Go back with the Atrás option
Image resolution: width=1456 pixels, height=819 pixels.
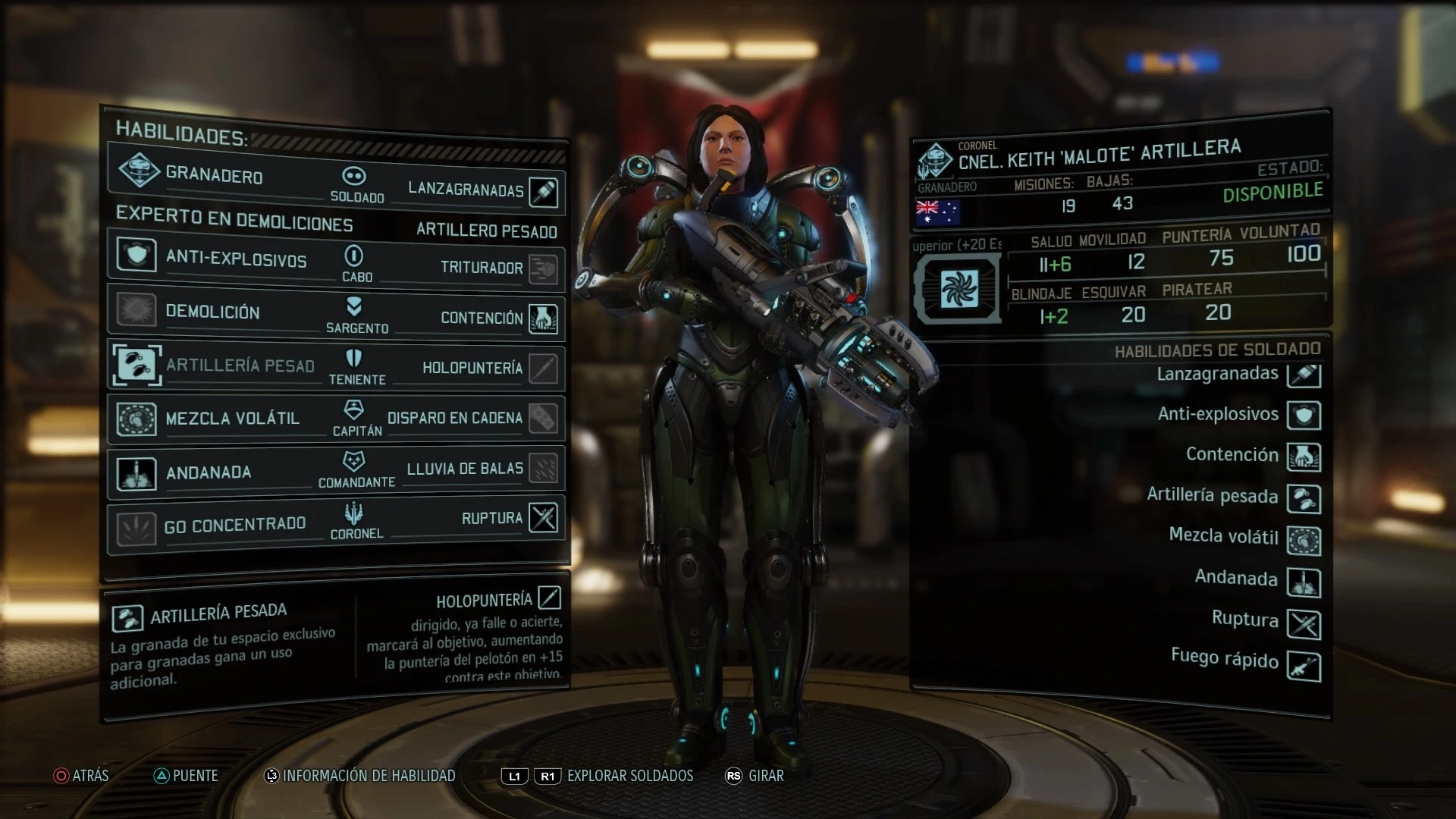[81, 776]
